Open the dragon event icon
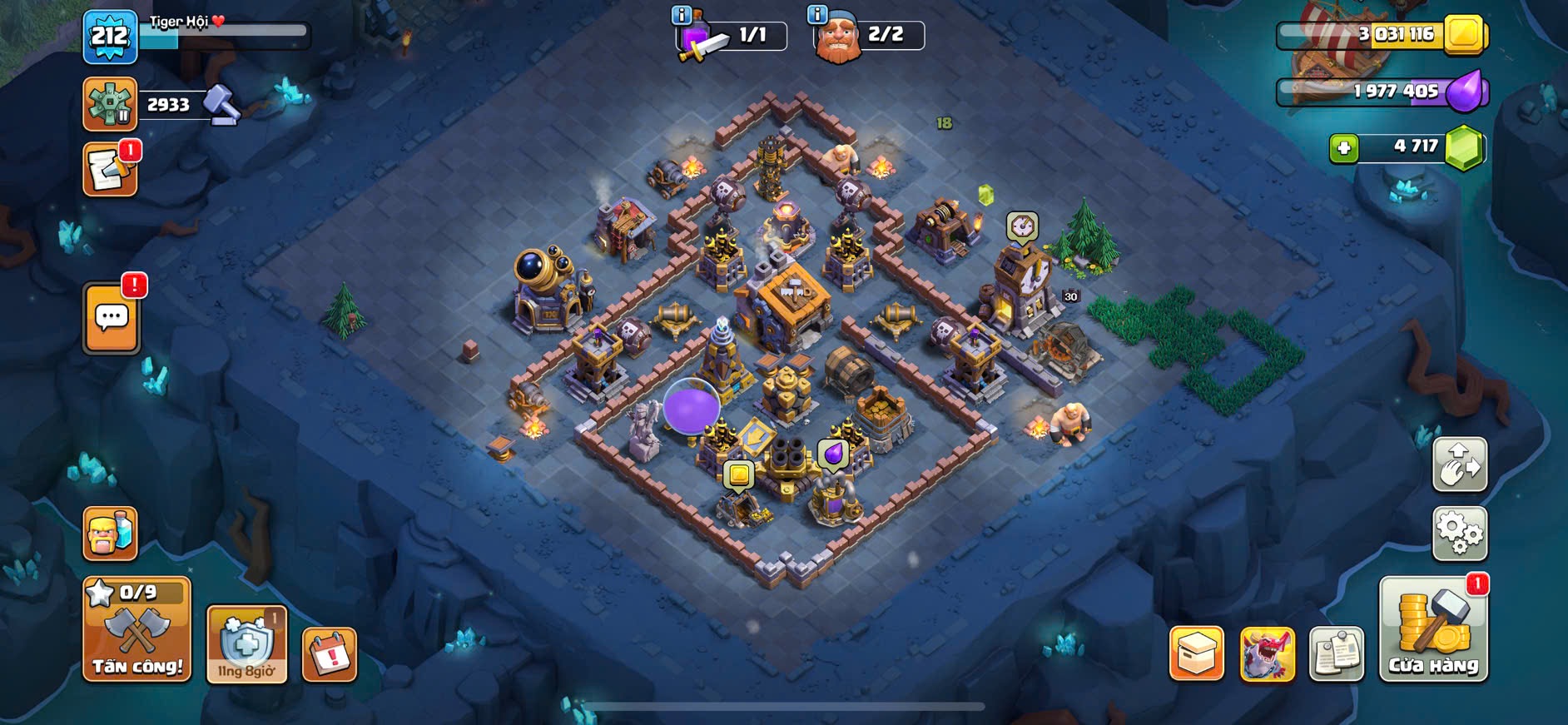This screenshot has width=1568, height=725. point(1267,653)
